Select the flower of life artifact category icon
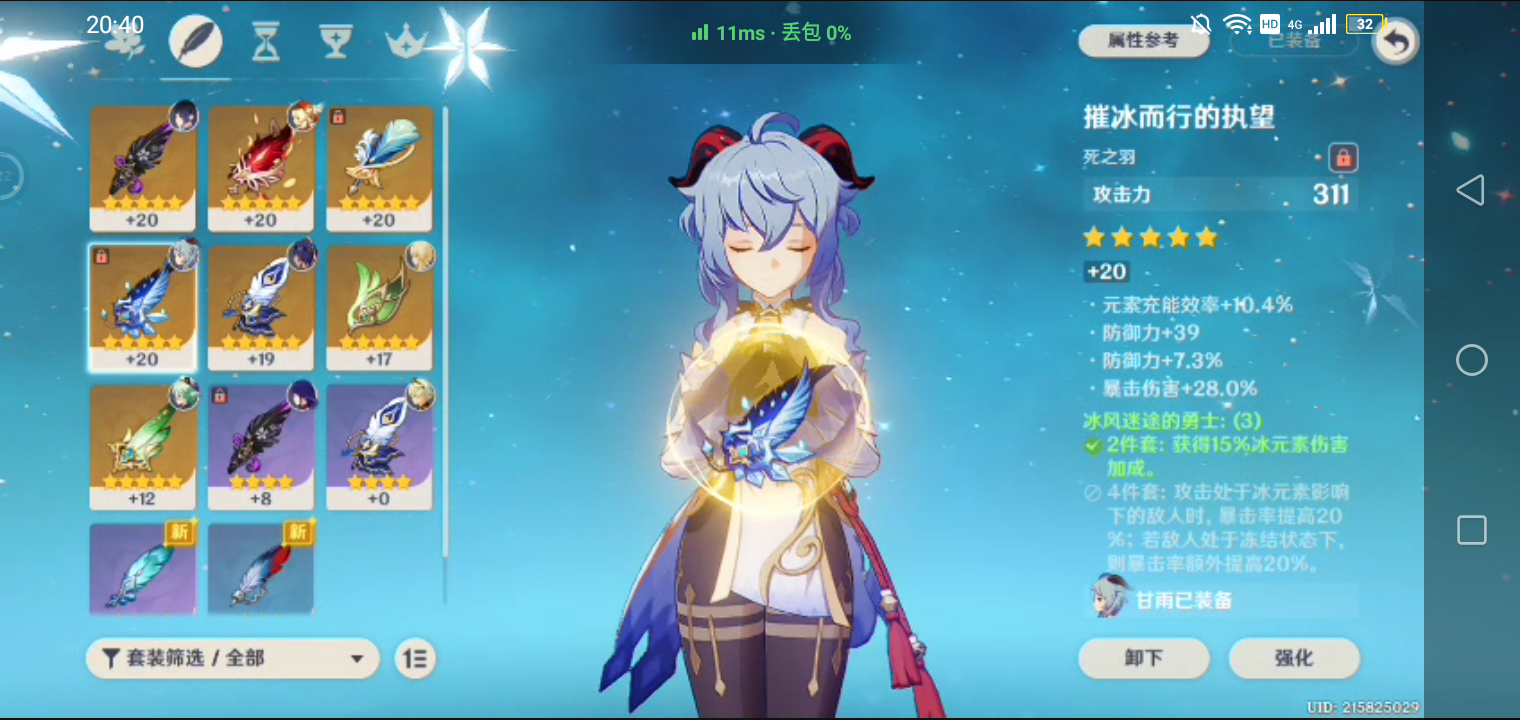The width and height of the screenshot is (1520, 720). tap(125, 42)
